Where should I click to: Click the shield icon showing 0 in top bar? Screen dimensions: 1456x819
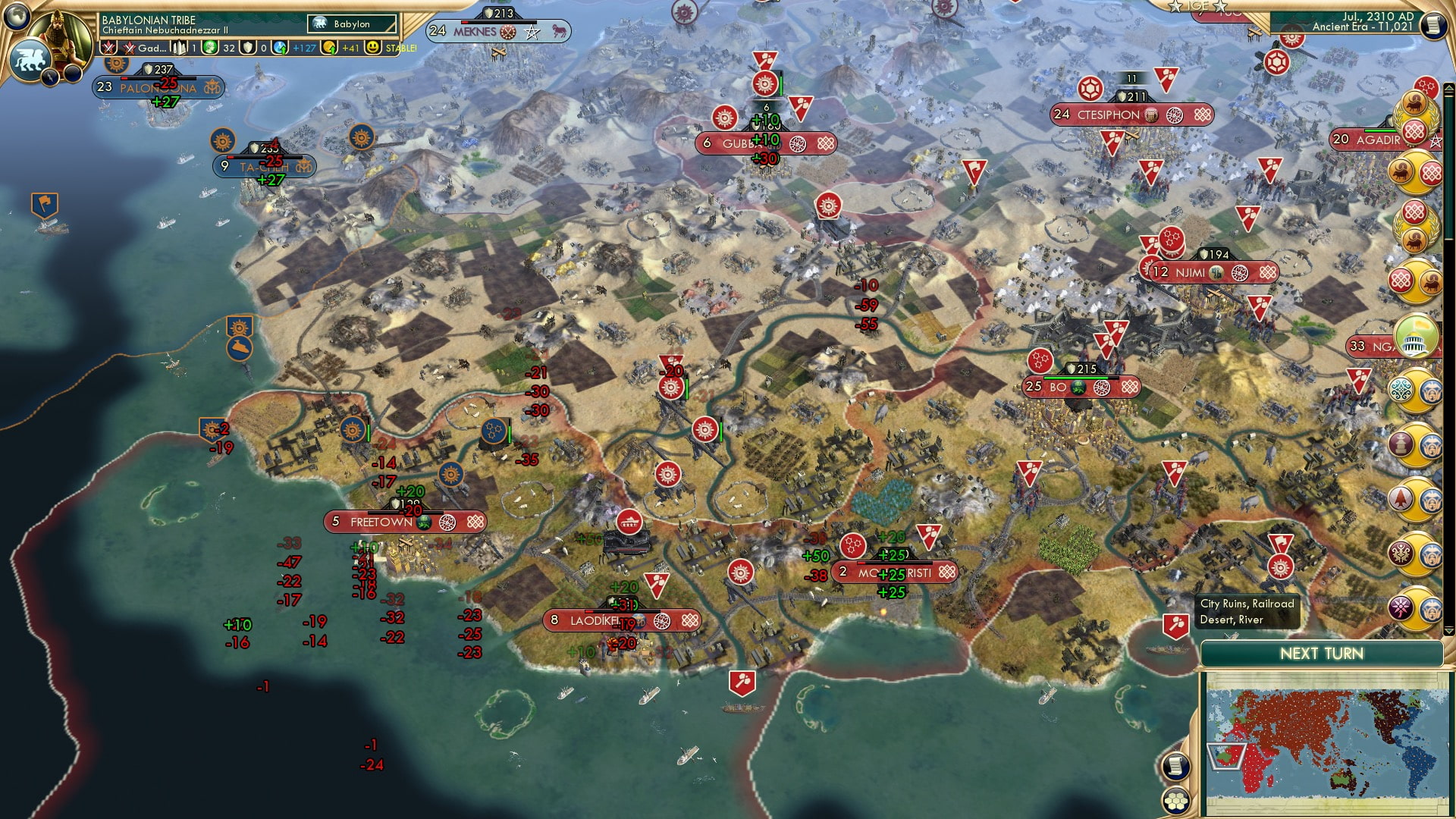tap(249, 47)
